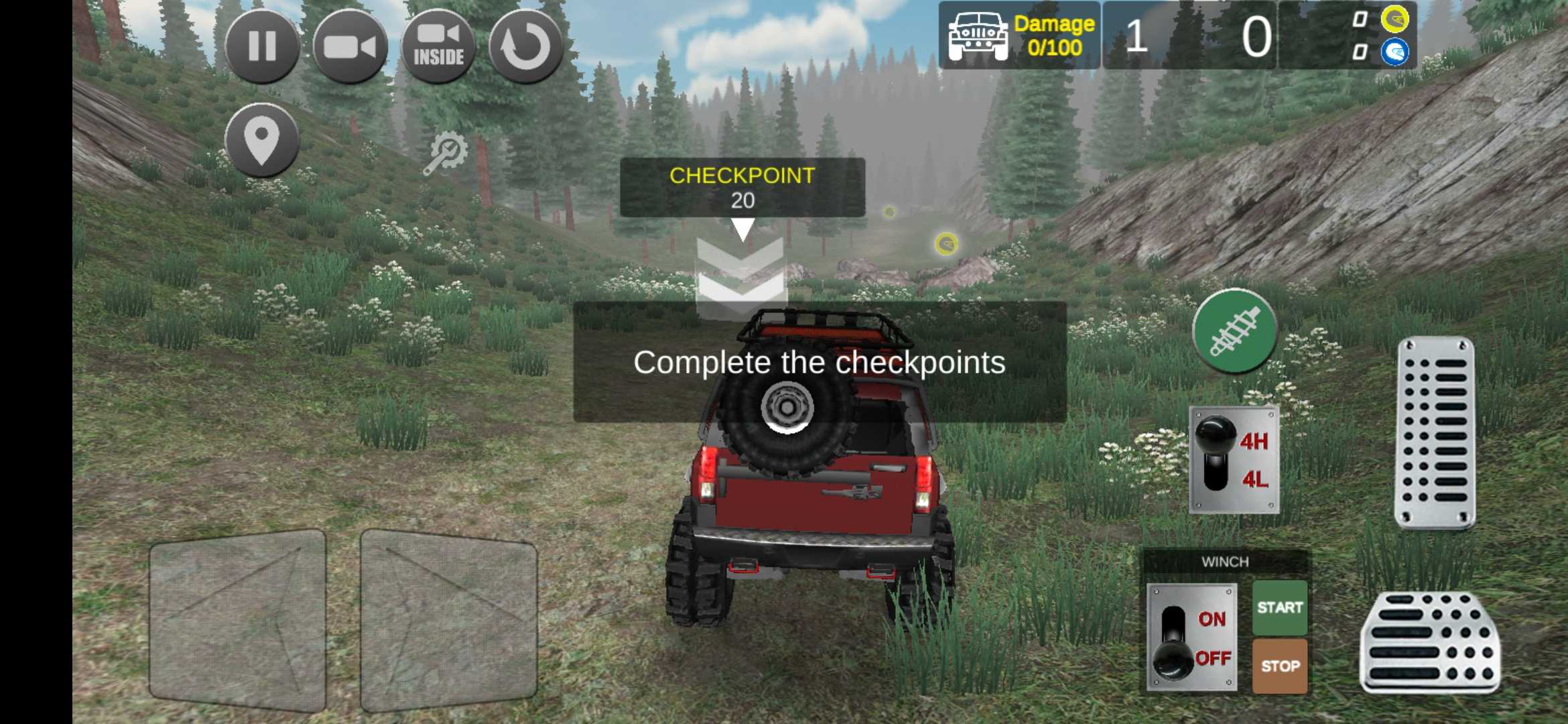This screenshot has width=1568, height=724.
Task: Hit the wide brake pedal
Action: 1430,643
